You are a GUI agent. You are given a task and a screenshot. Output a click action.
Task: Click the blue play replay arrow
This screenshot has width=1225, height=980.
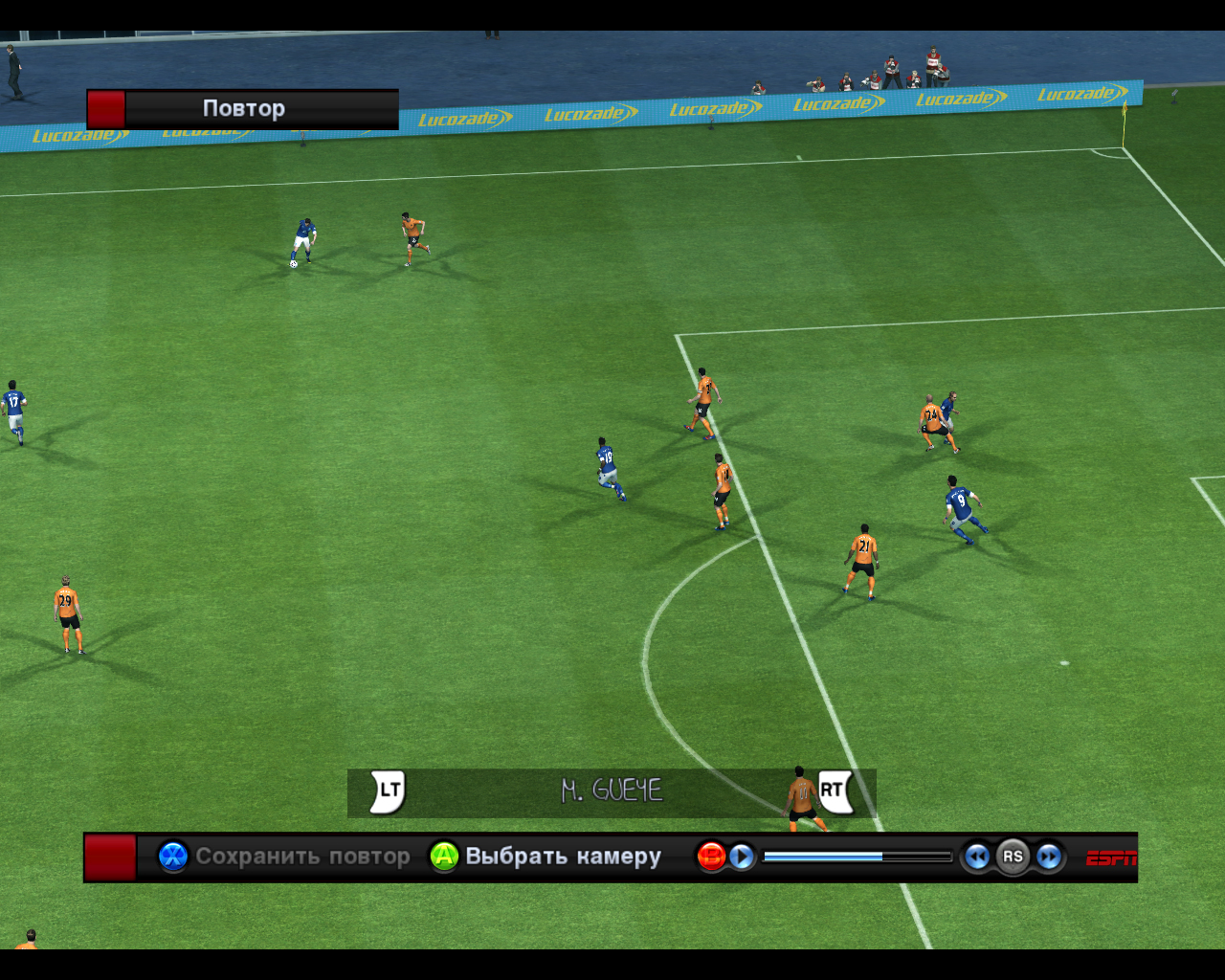pyautogui.click(x=742, y=857)
